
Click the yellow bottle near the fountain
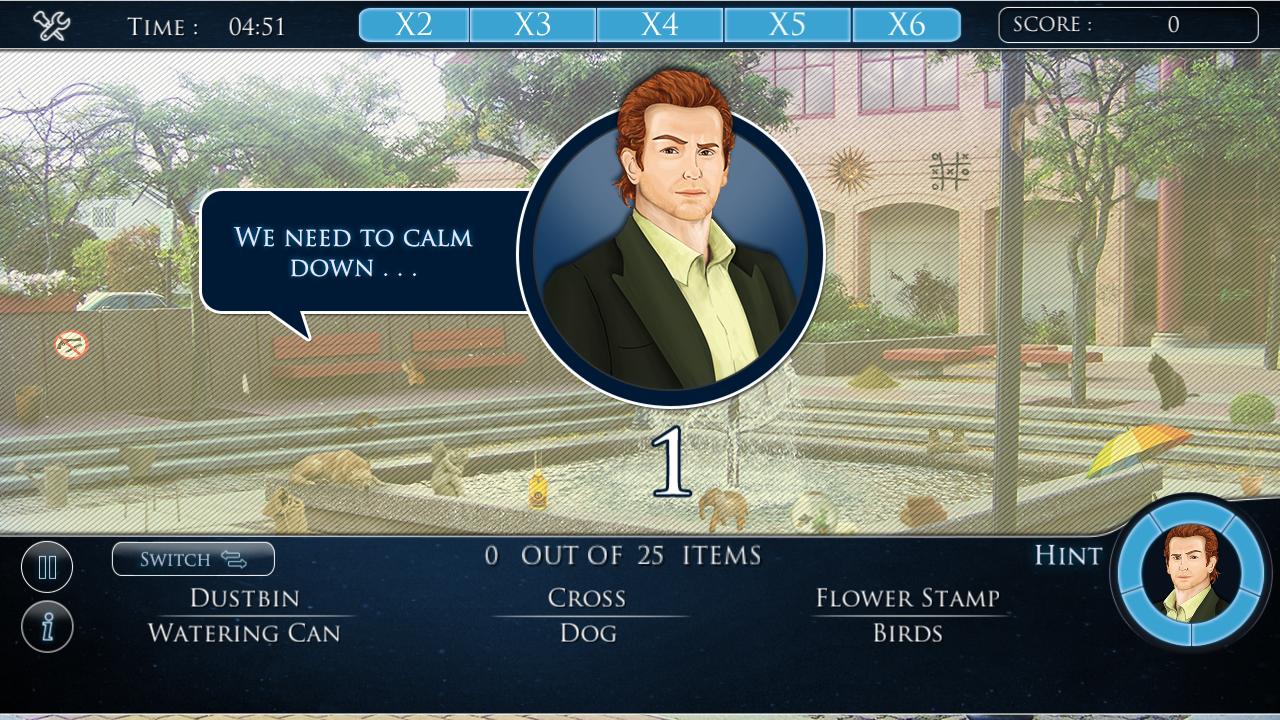click(538, 489)
